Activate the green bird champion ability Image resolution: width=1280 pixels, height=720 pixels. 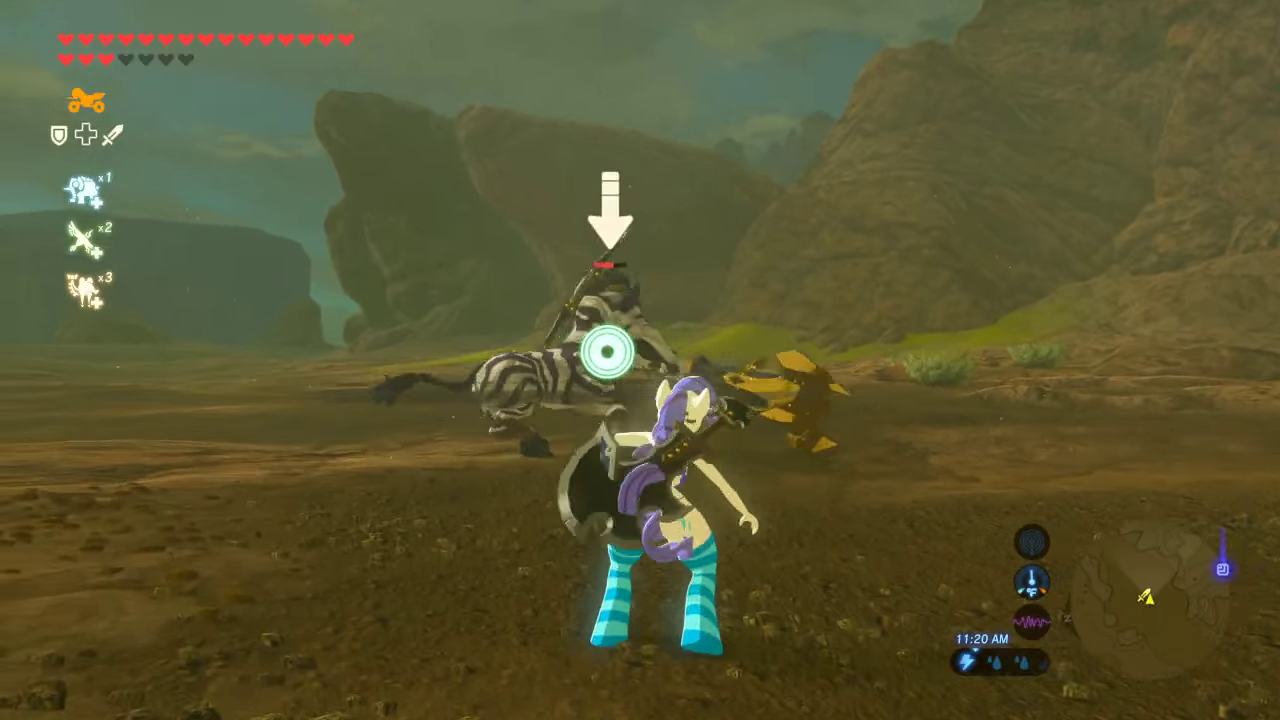coord(84,240)
